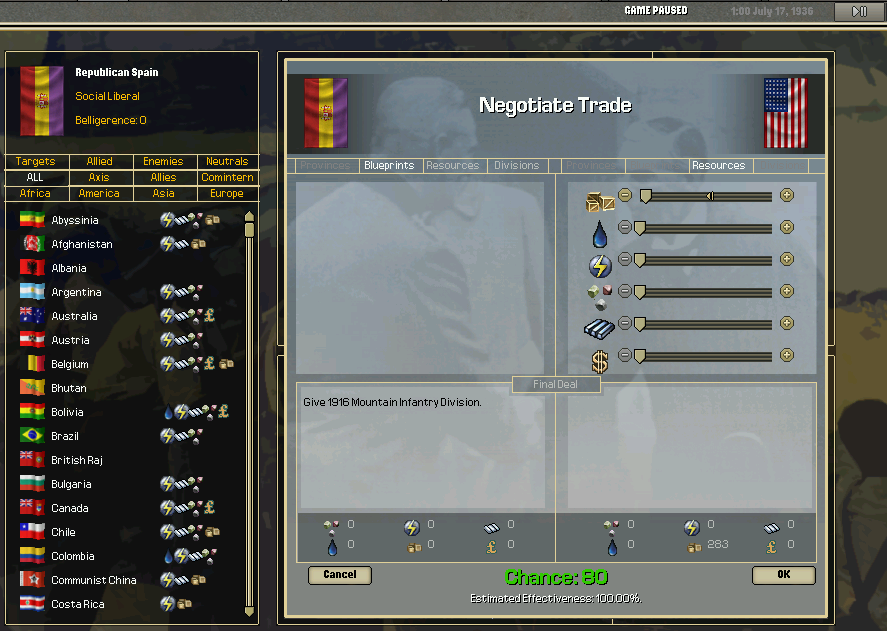Switch to the Blueprints tab
Viewport: 887px width, 631px height.
click(389, 166)
